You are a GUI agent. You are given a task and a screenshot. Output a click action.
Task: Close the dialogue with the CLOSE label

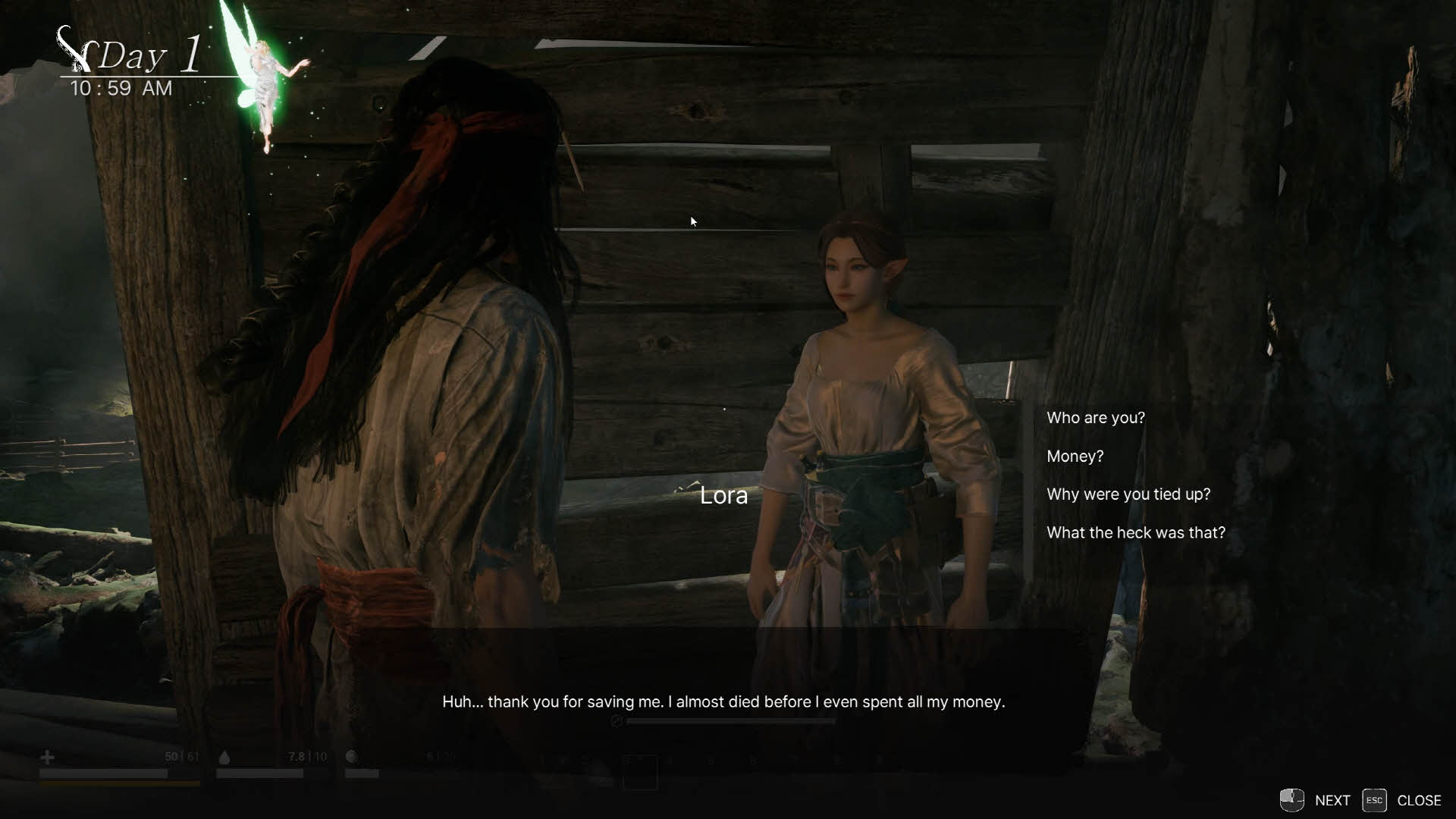point(1418,801)
